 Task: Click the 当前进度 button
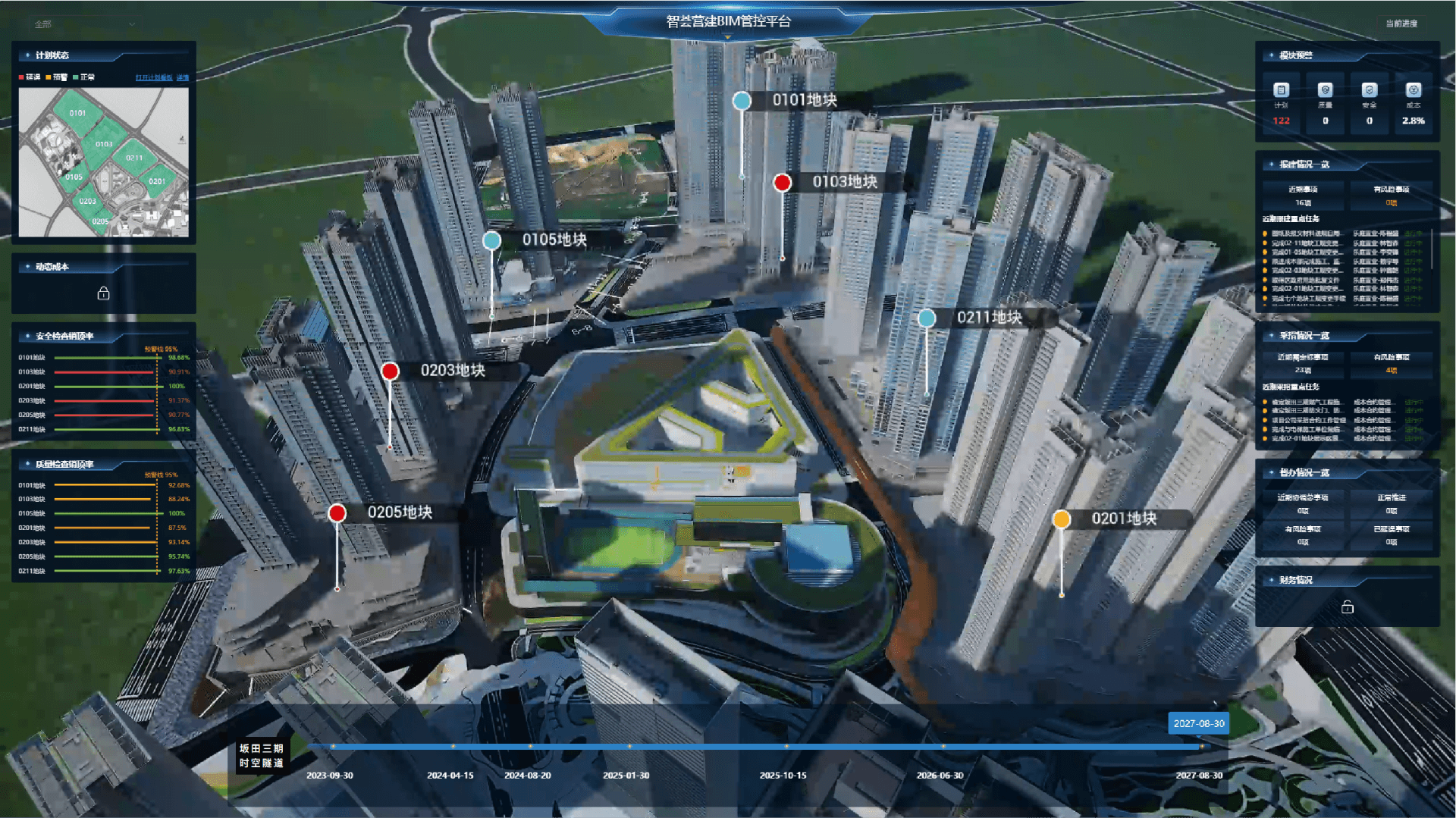tap(1401, 24)
